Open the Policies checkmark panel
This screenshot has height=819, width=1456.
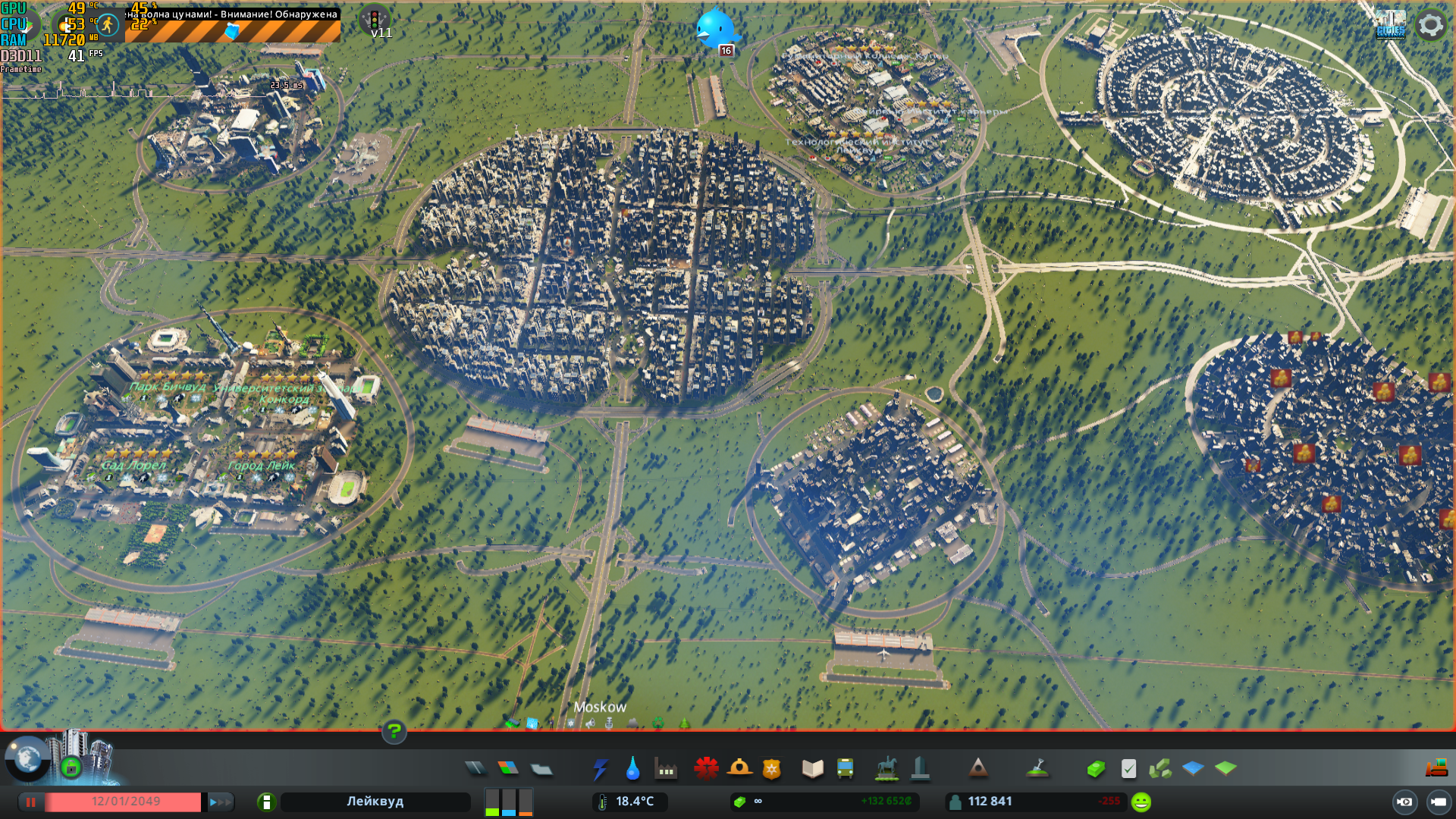(x=1128, y=769)
